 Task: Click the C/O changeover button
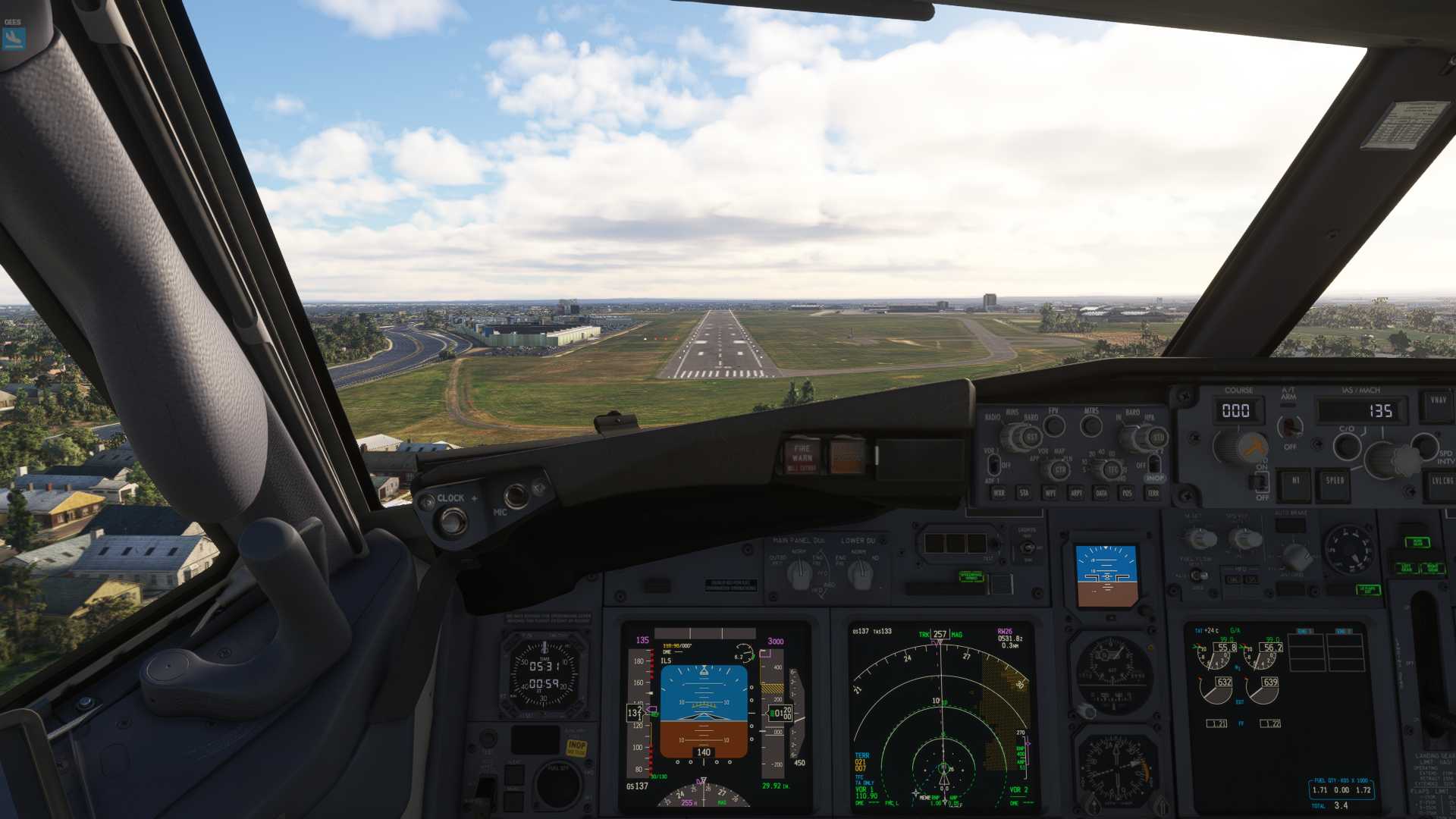pos(1347,446)
